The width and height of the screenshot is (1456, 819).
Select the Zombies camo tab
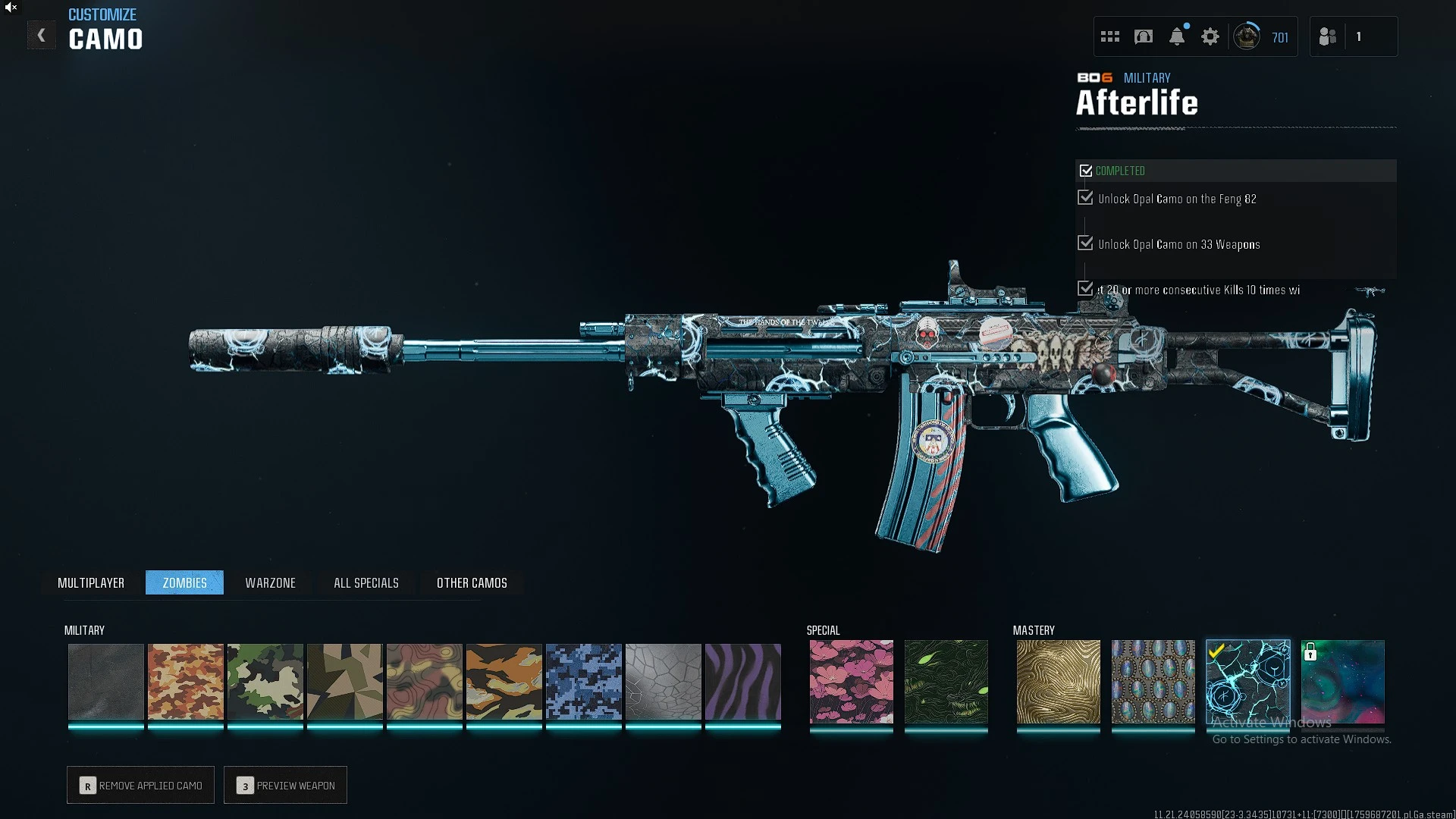[184, 582]
